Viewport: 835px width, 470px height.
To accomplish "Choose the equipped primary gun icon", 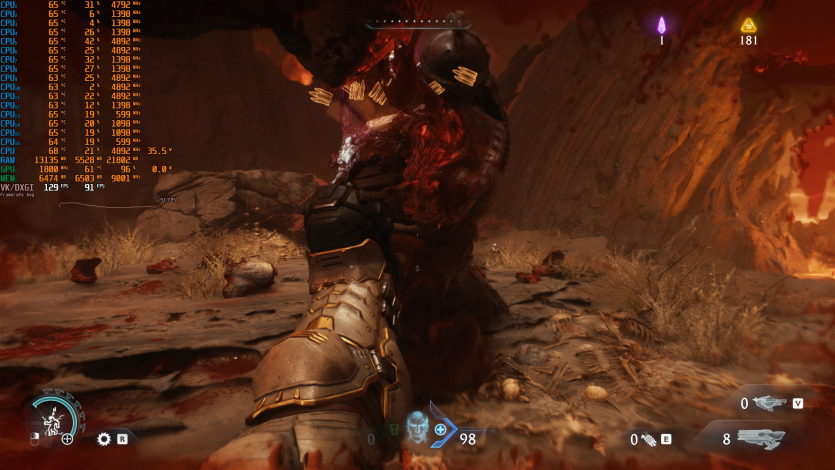I will coord(761,438).
